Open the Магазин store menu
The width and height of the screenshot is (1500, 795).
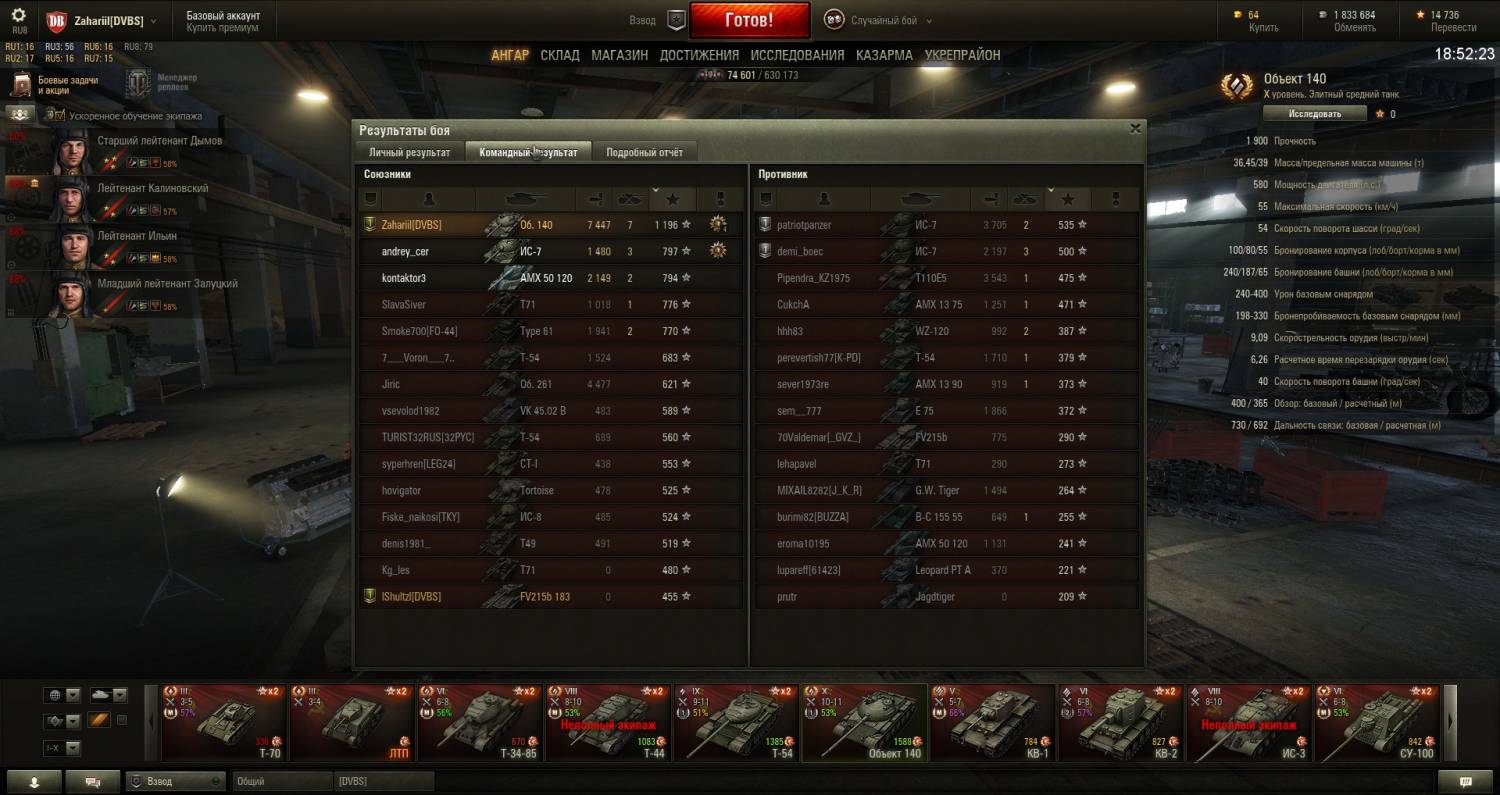click(619, 55)
